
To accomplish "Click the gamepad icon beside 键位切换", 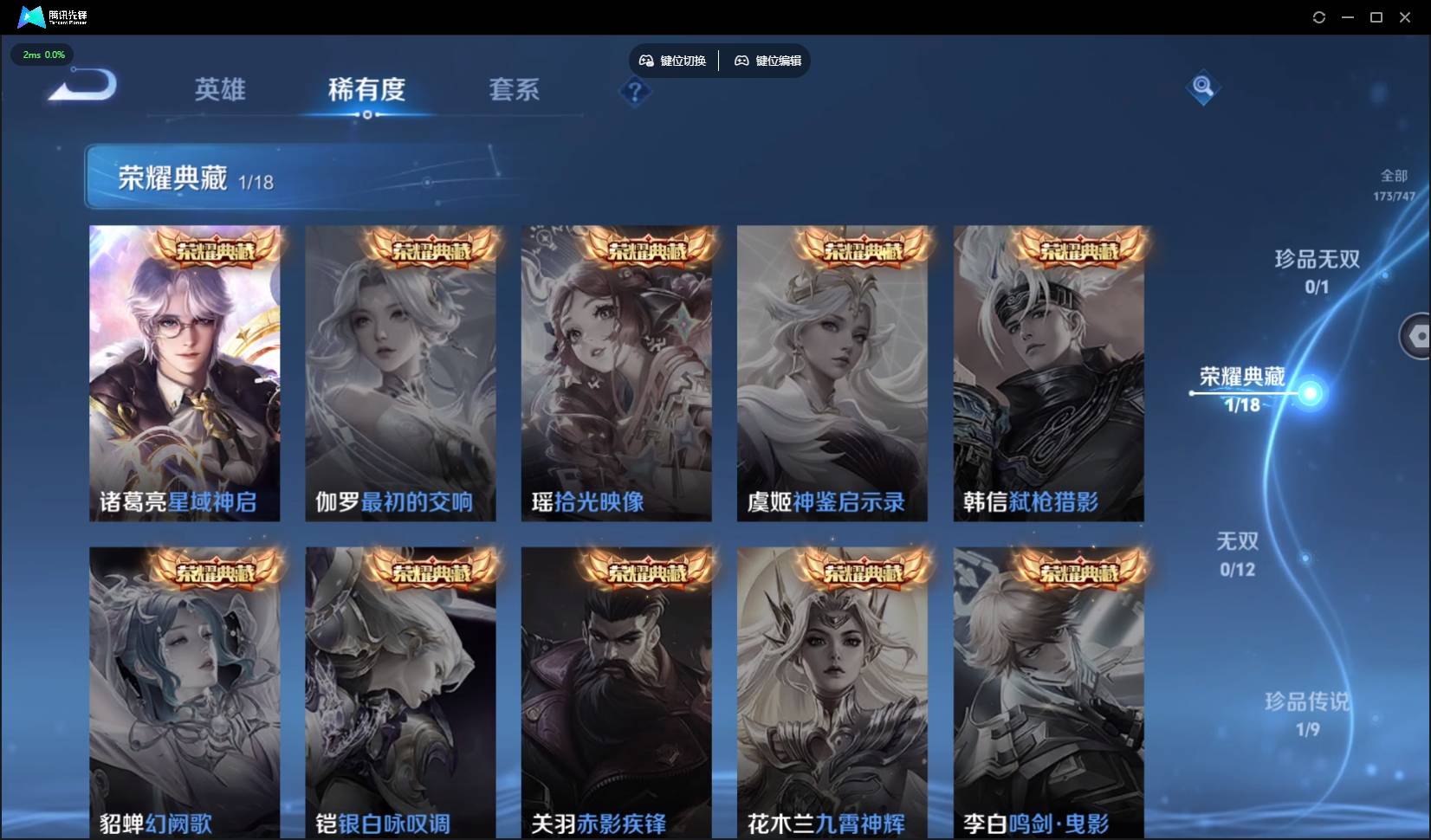I will coord(647,60).
